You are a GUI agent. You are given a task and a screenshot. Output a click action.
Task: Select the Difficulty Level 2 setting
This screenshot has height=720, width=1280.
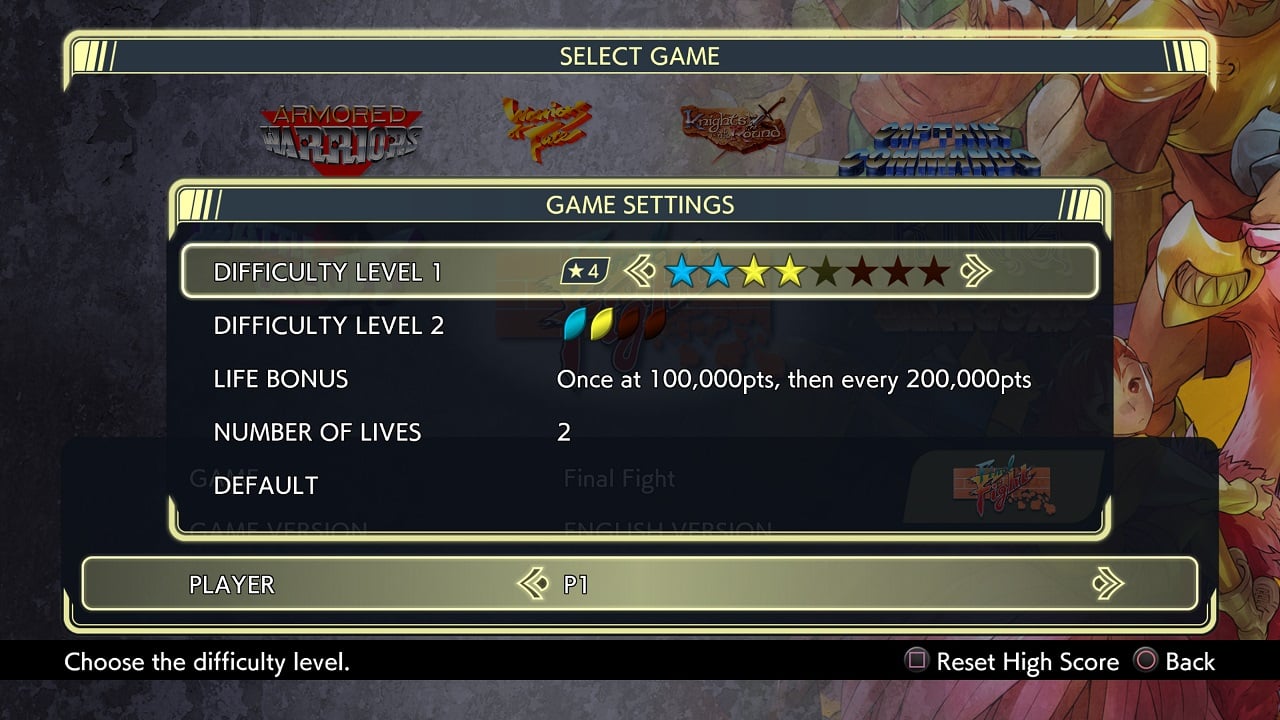328,325
